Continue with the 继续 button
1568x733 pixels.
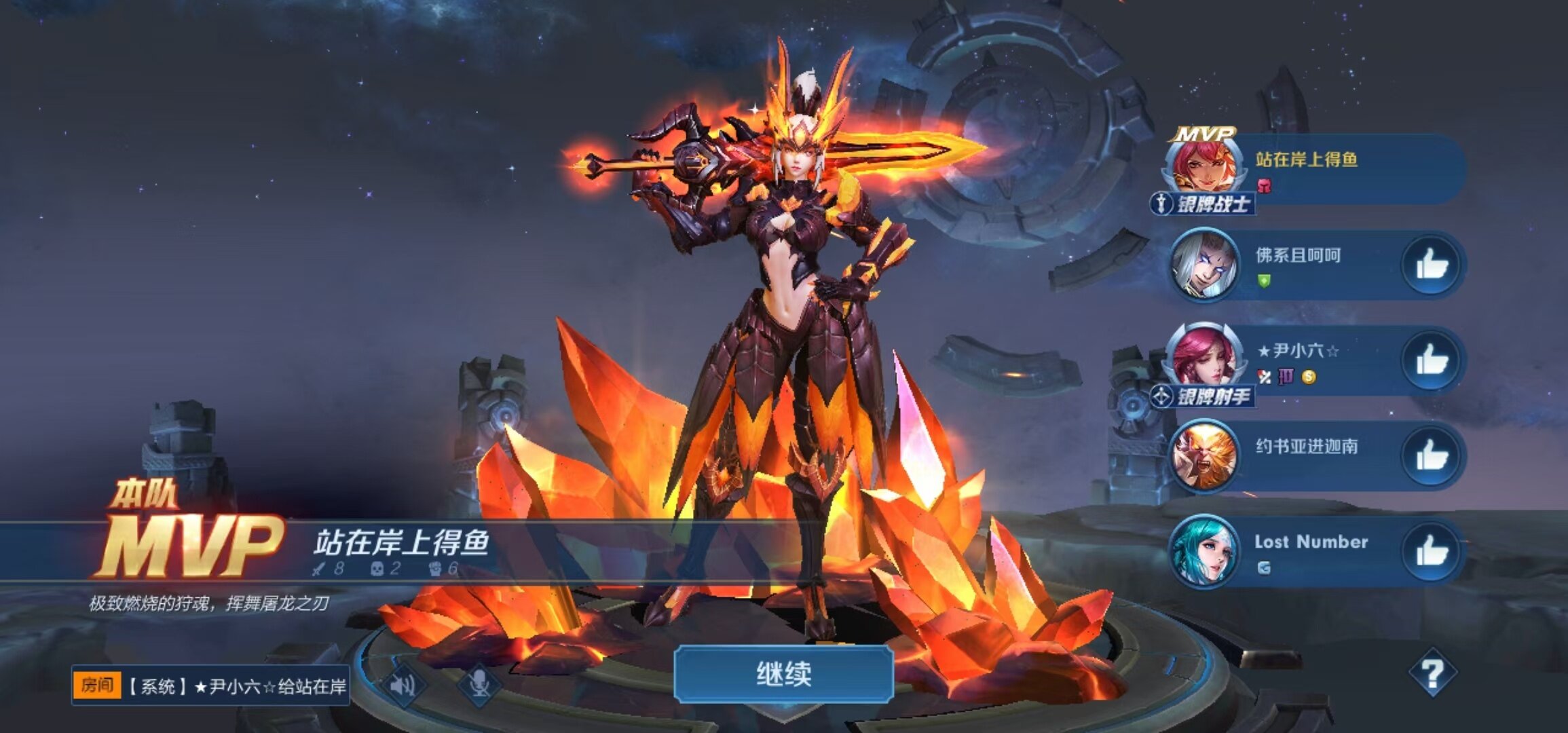point(783,674)
